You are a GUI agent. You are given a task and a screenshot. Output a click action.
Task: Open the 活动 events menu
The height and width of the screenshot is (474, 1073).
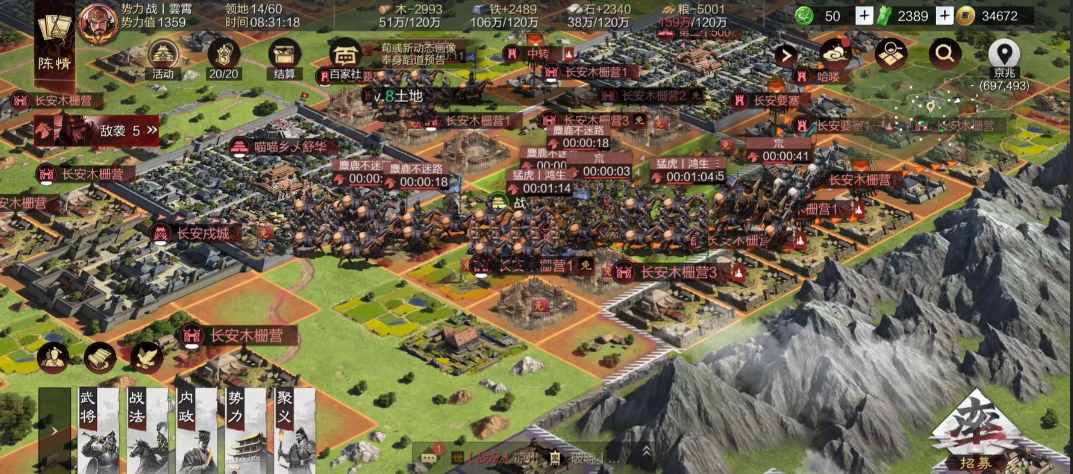163,55
